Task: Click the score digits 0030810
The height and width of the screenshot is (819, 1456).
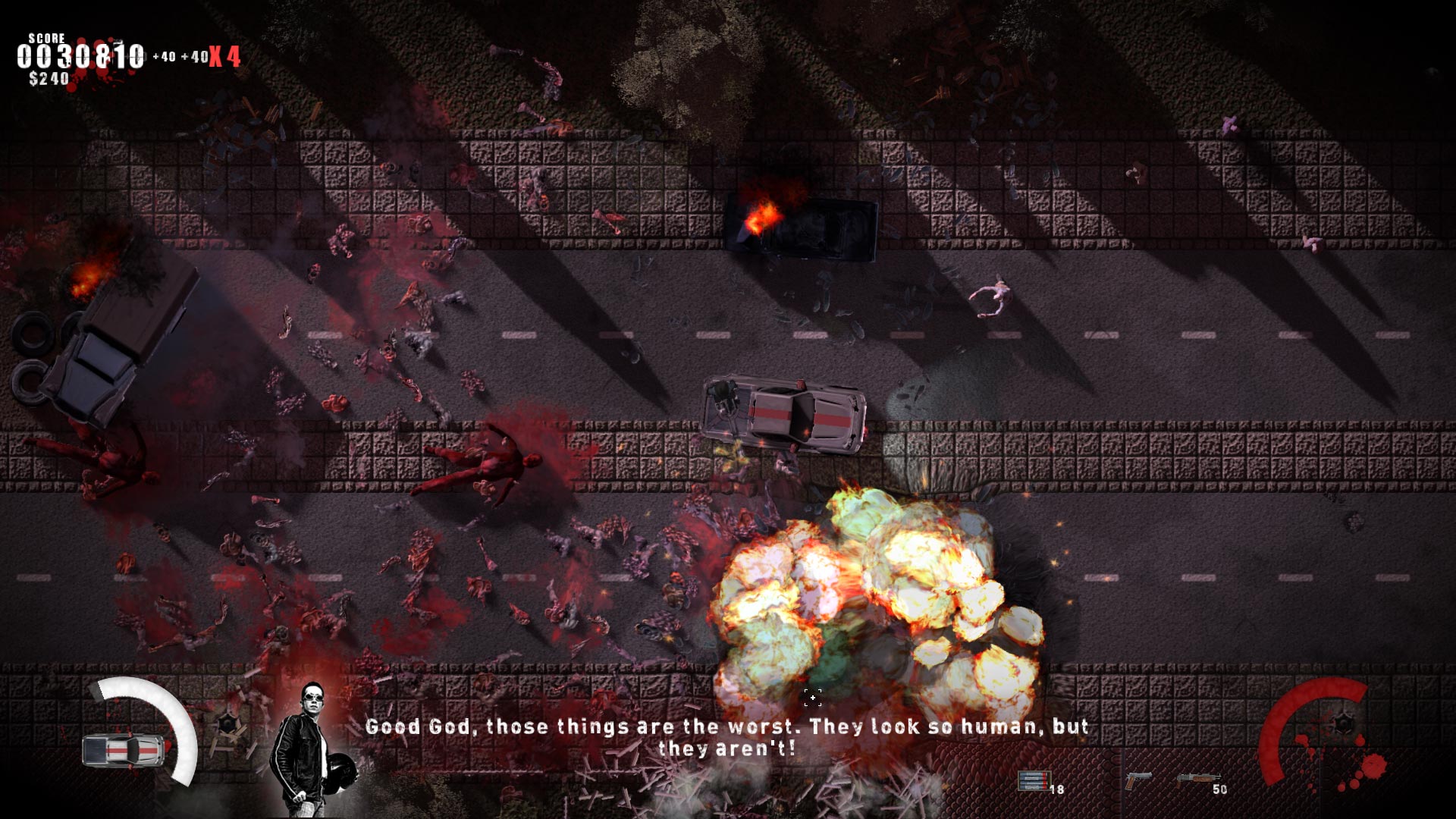Action: 80,55
